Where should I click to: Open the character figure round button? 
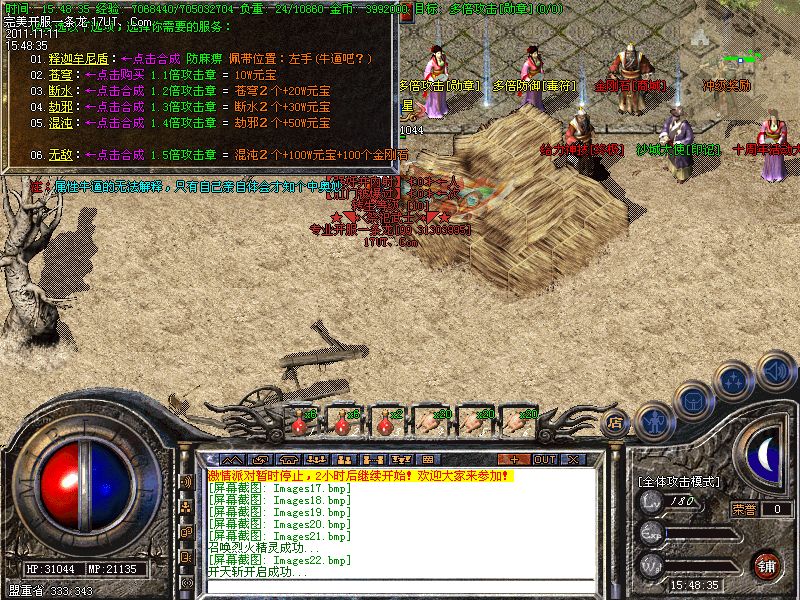click(x=653, y=421)
